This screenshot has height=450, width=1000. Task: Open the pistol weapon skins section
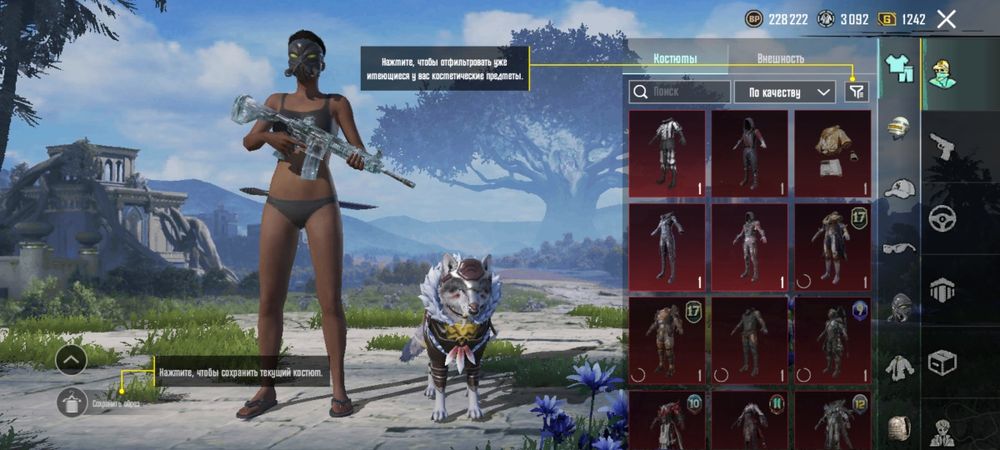942,147
